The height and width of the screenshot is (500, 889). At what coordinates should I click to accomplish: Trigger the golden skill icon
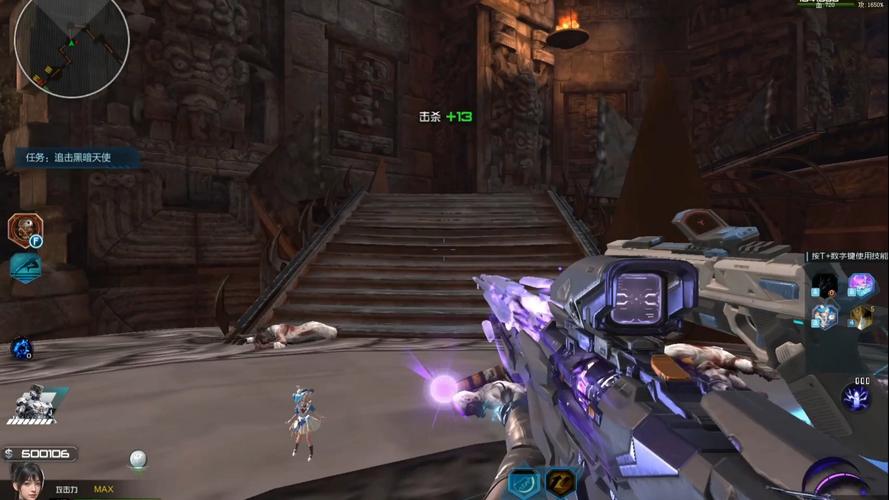pos(860,316)
